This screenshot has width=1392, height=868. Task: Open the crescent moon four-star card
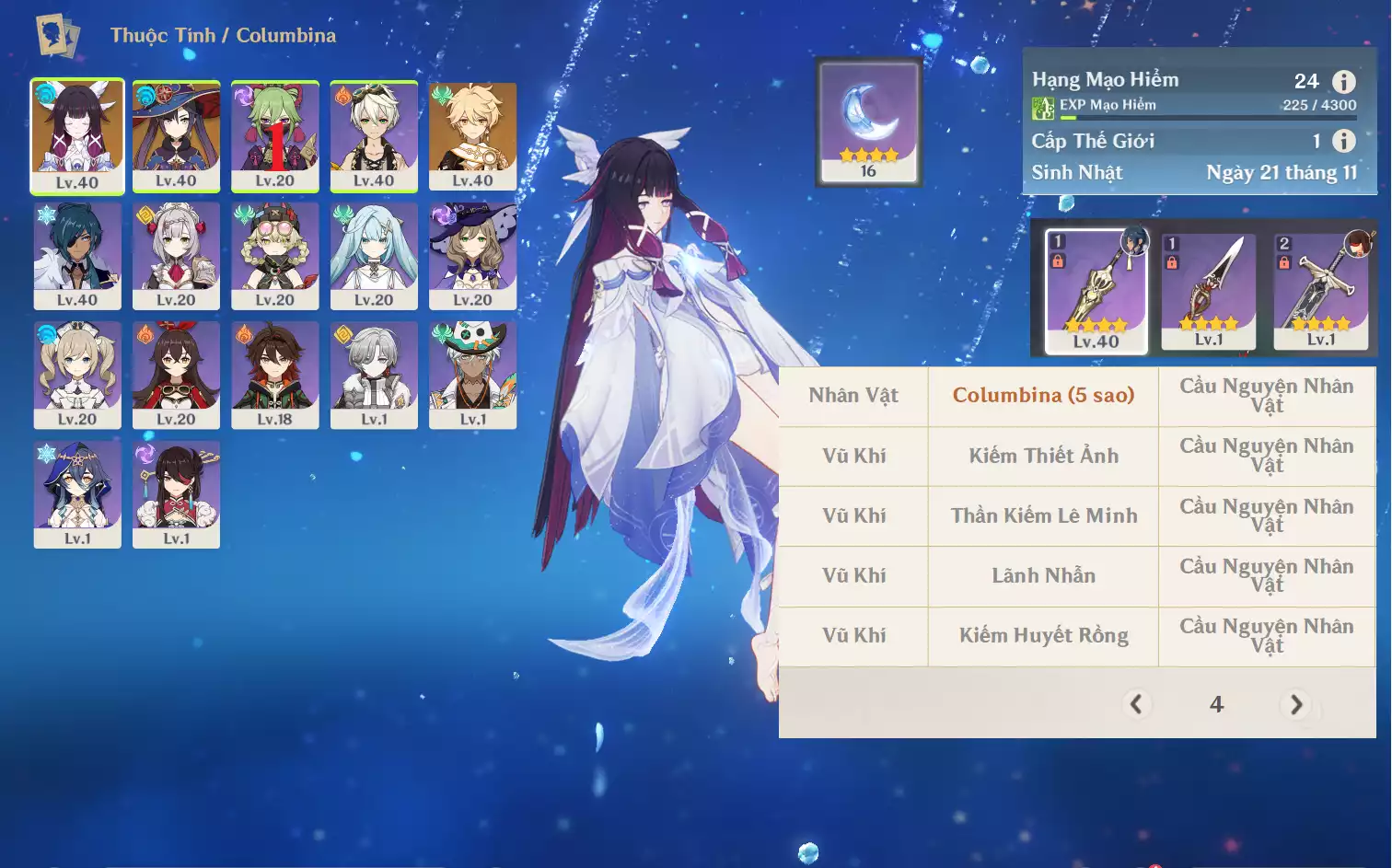(868, 122)
